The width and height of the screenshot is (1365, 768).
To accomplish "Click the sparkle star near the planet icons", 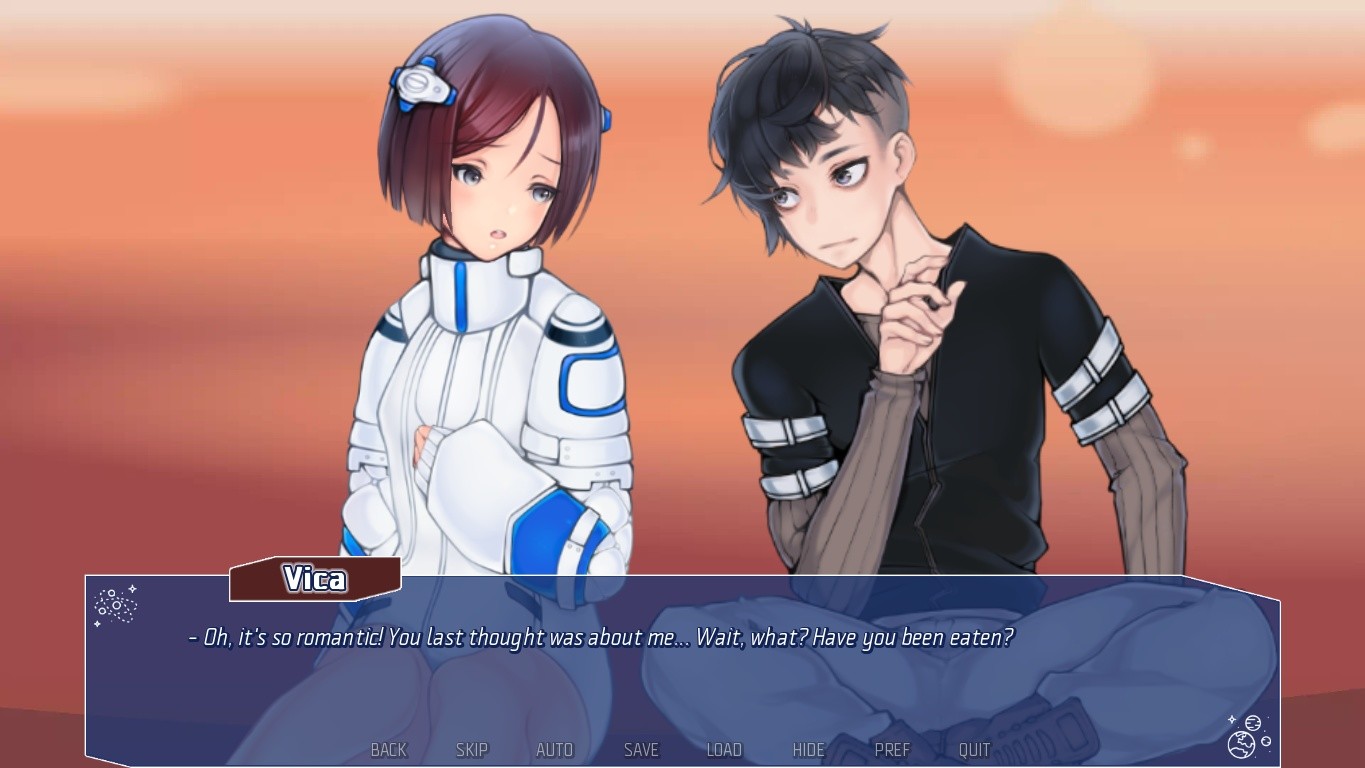I will [1232, 719].
